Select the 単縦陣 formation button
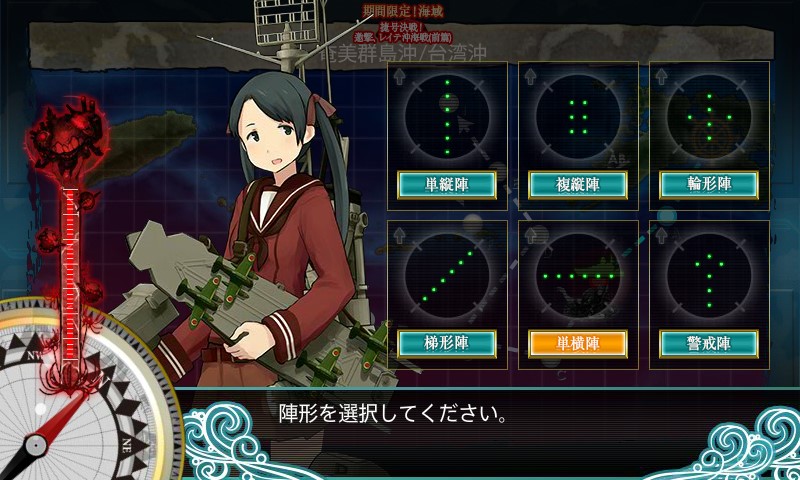800x480 pixels. (x=447, y=185)
